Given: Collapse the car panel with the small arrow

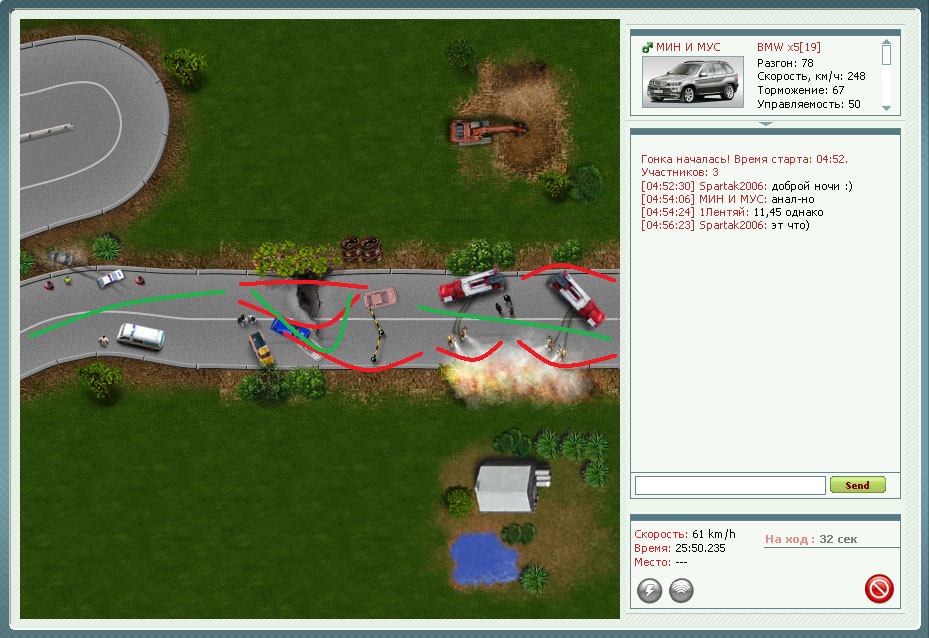Looking at the screenshot, I should point(765,124).
